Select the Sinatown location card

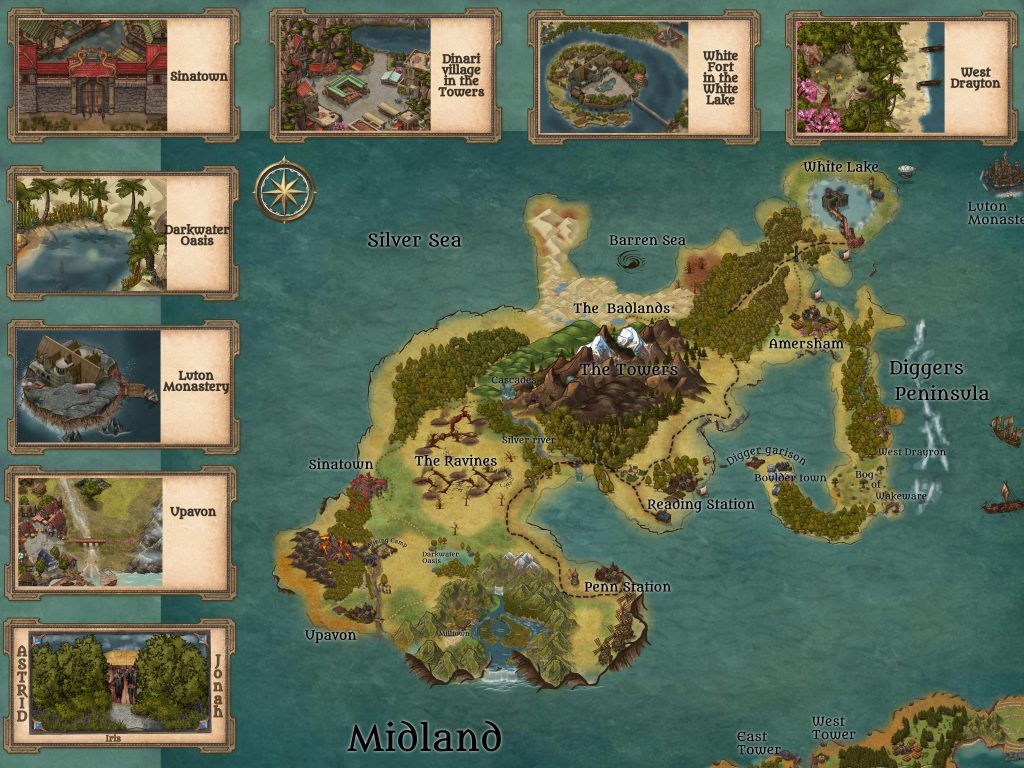(x=124, y=76)
